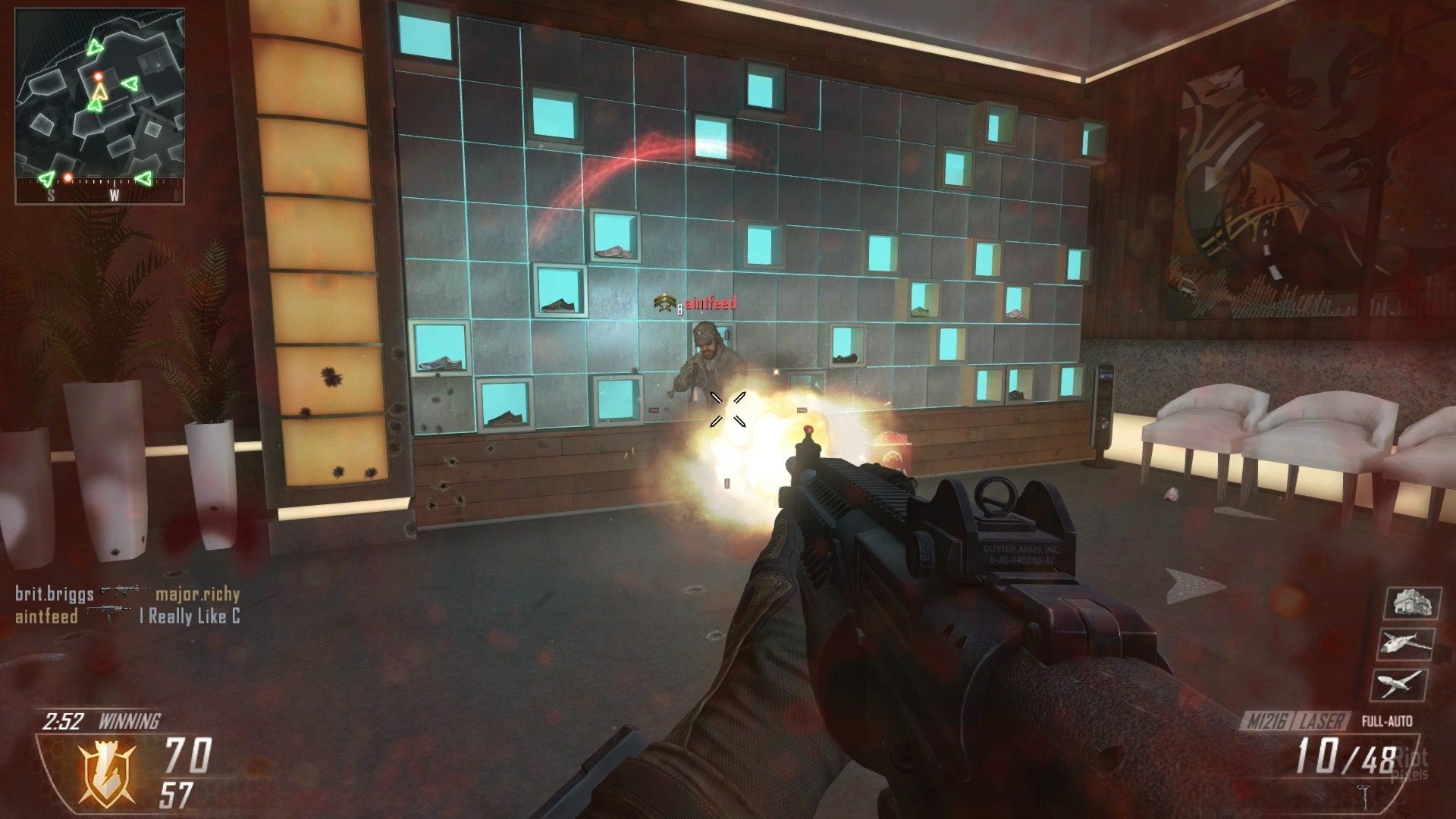Select the top scorestreak icon
The image size is (1456, 819).
coord(1411,604)
